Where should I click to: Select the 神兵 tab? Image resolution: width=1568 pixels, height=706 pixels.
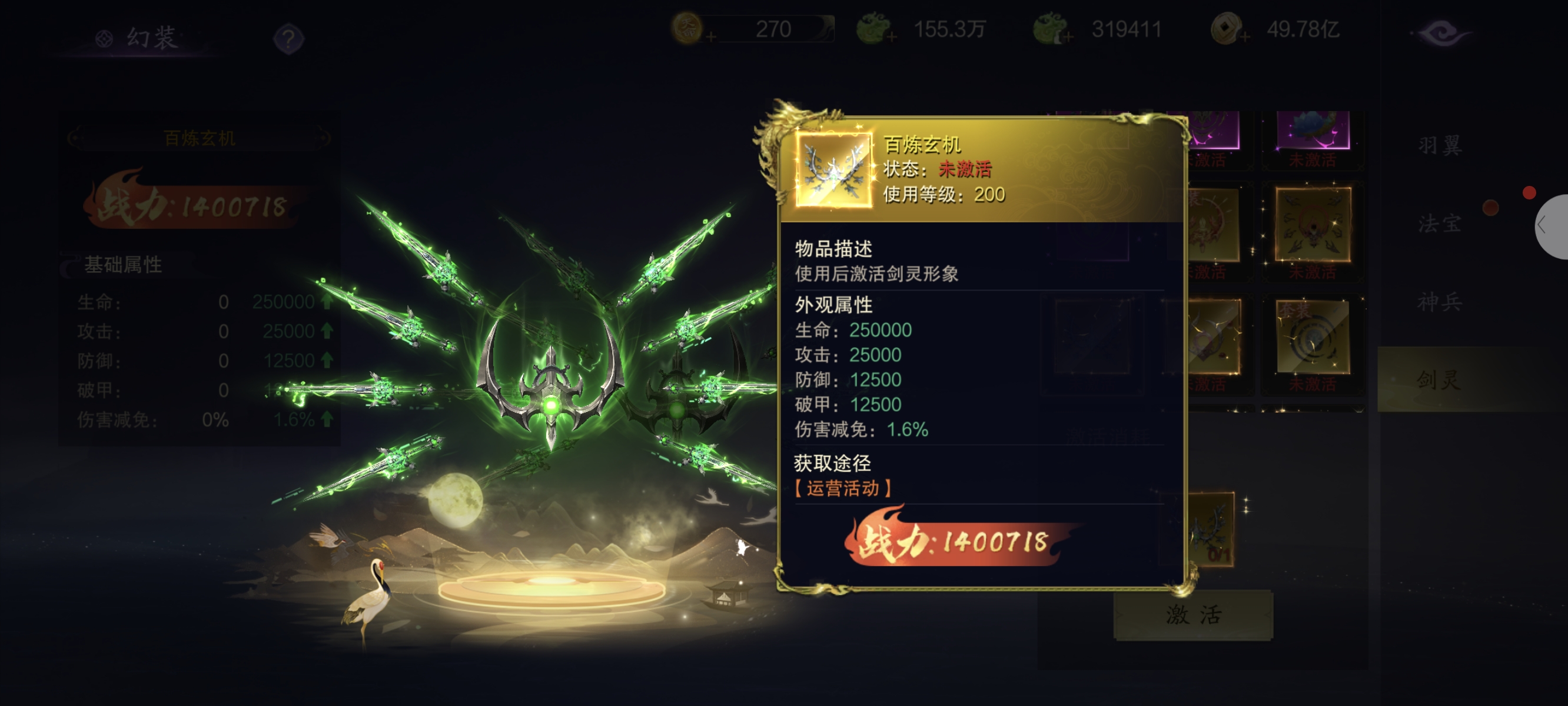[1440, 302]
